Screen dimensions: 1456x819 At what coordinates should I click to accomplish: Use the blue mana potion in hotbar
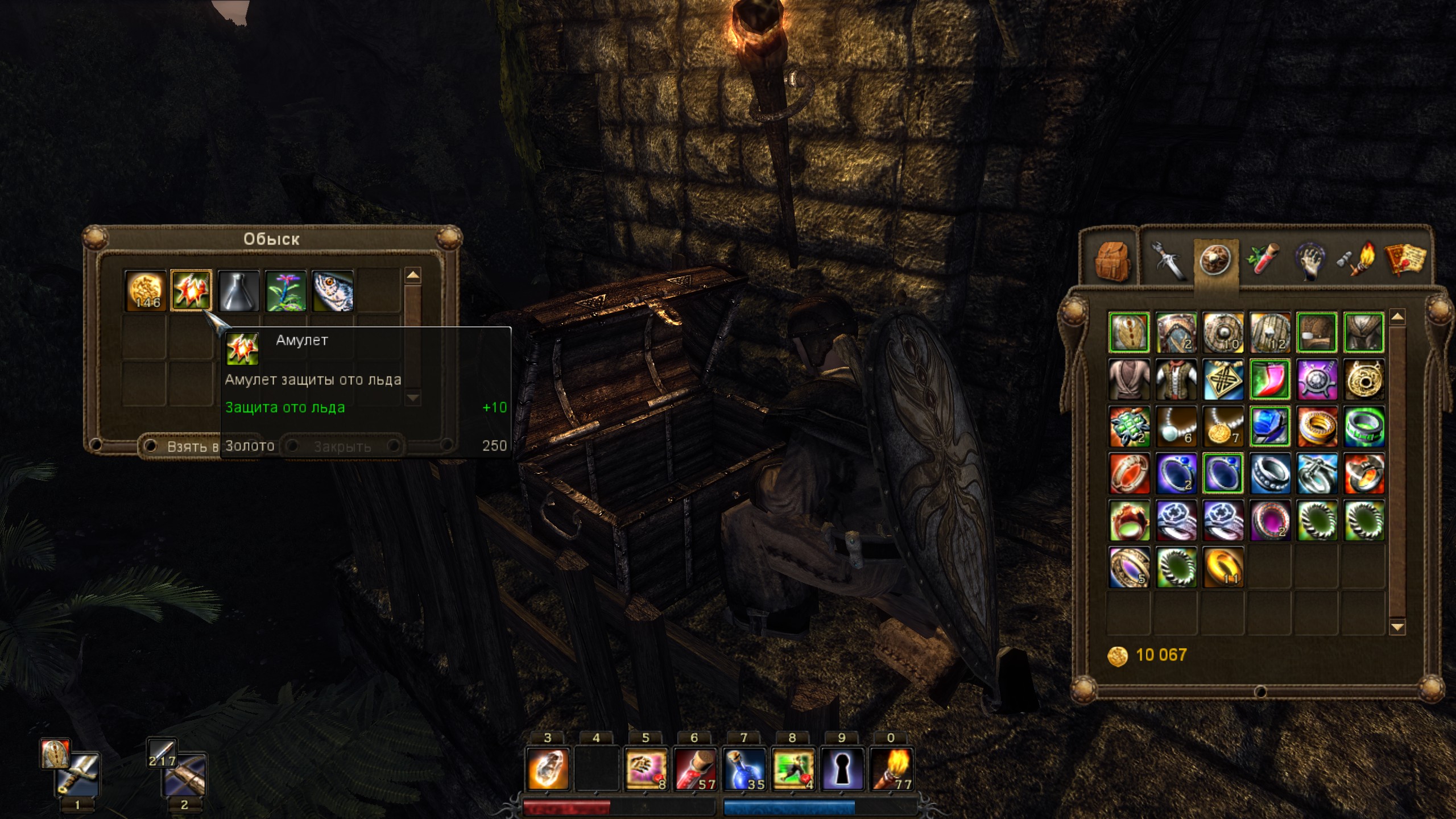[744, 769]
